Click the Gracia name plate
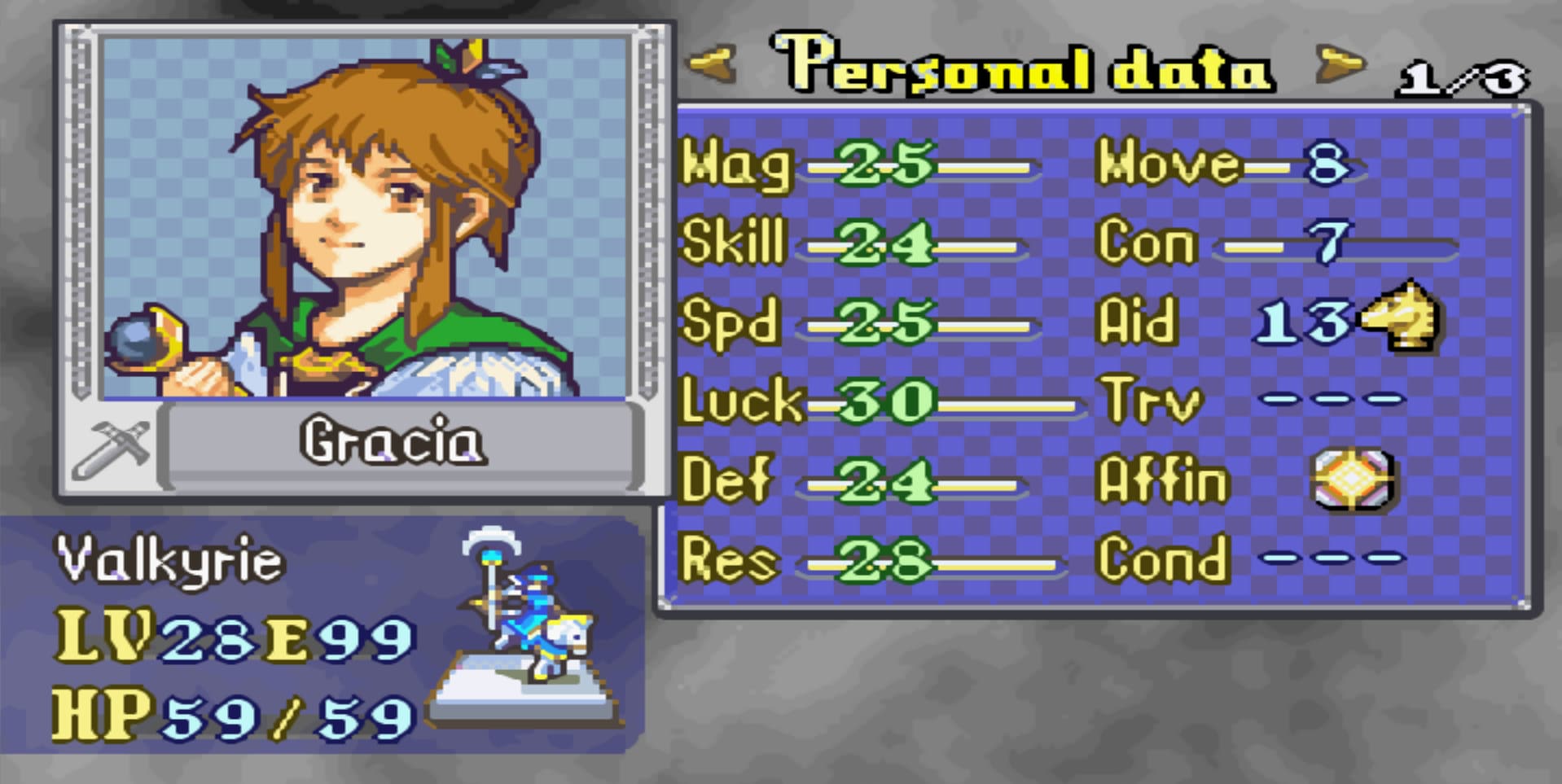The image size is (1562, 784). coord(397,442)
